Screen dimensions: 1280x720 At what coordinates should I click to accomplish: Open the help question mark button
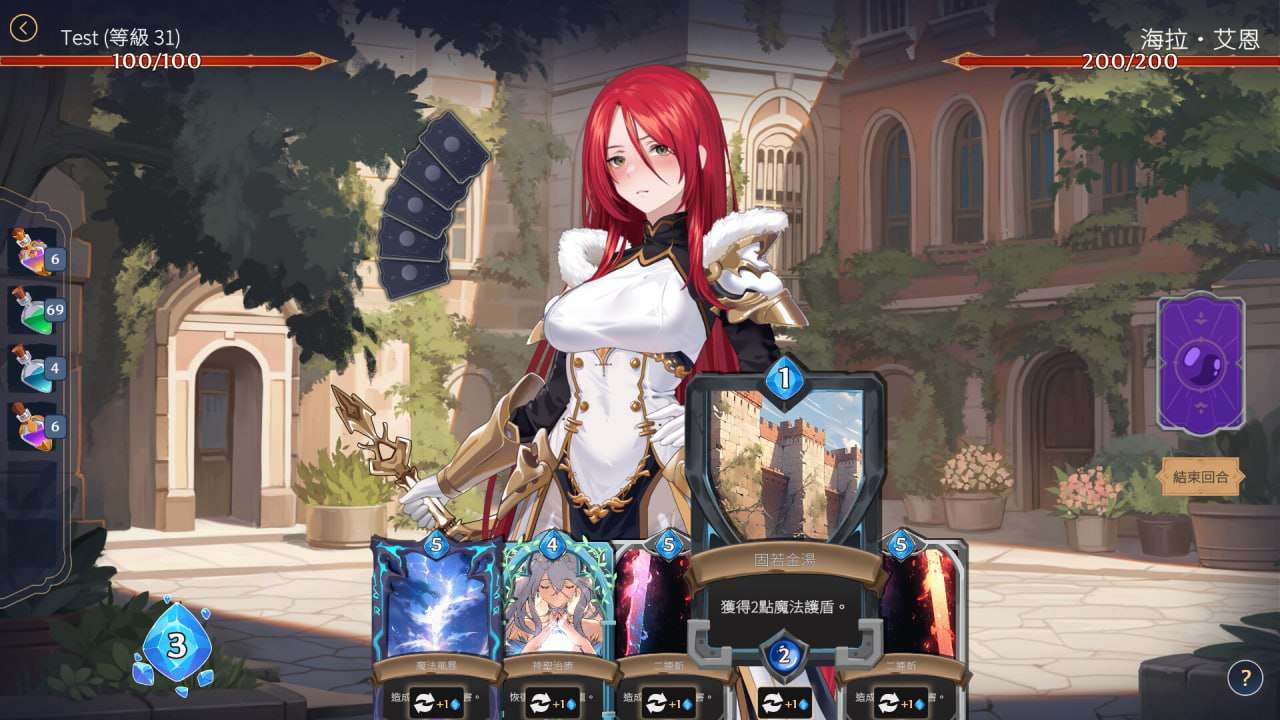point(1245,679)
